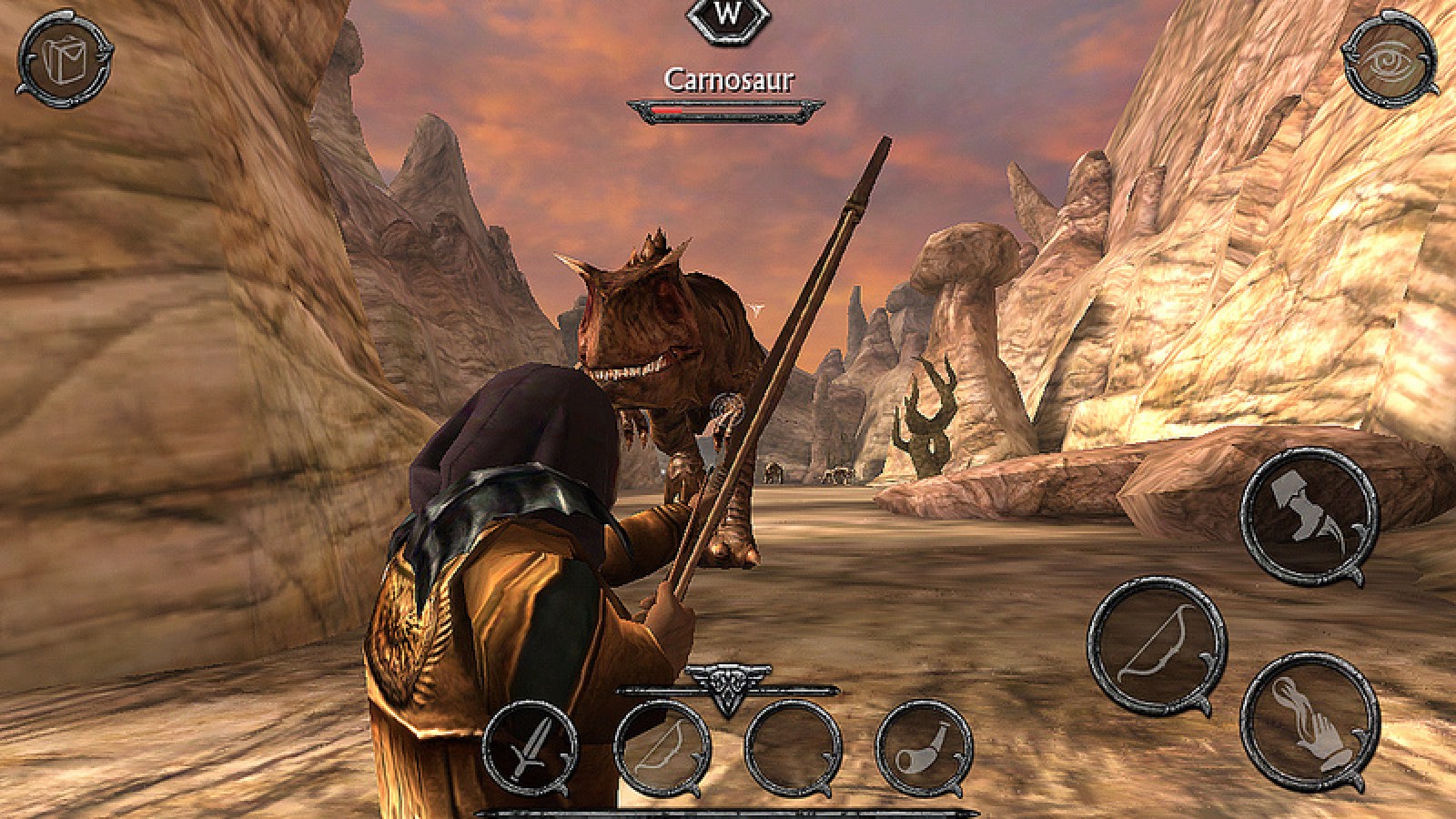
Task: Click the Carnosaur nameplate
Action: [x=728, y=78]
